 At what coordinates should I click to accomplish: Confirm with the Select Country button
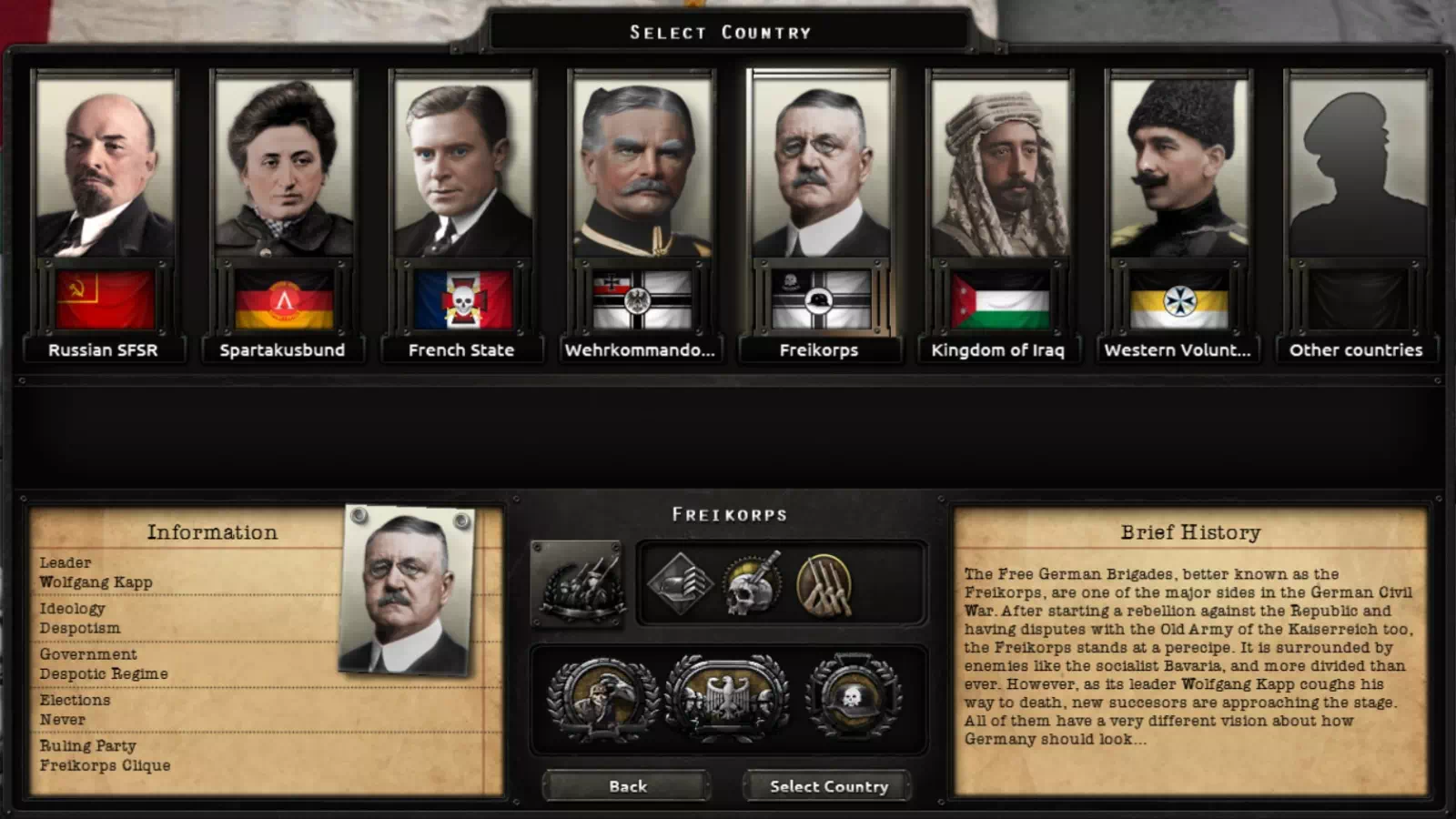pos(828,786)
